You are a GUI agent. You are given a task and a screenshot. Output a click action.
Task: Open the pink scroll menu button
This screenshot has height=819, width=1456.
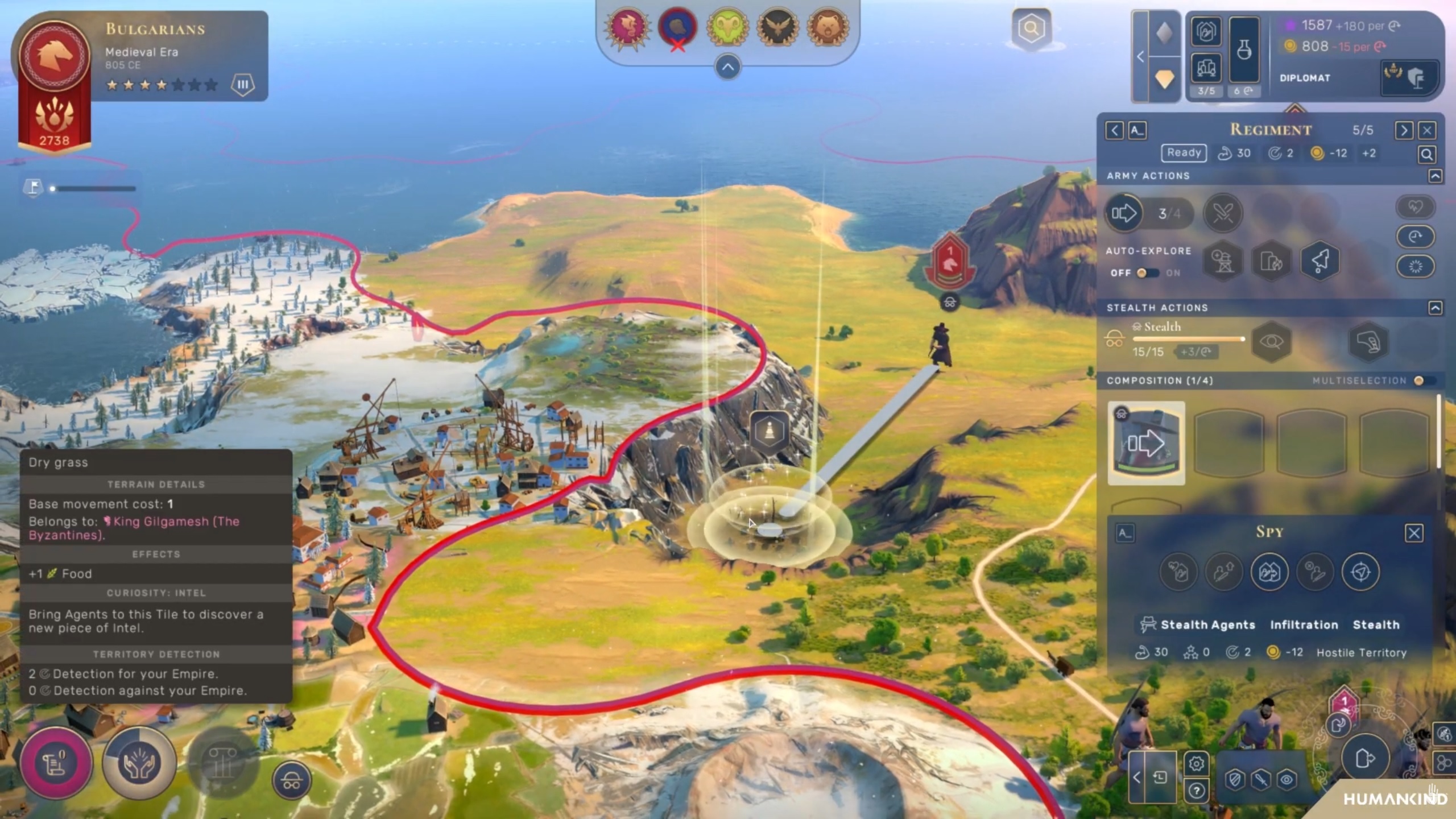point(55,762)
